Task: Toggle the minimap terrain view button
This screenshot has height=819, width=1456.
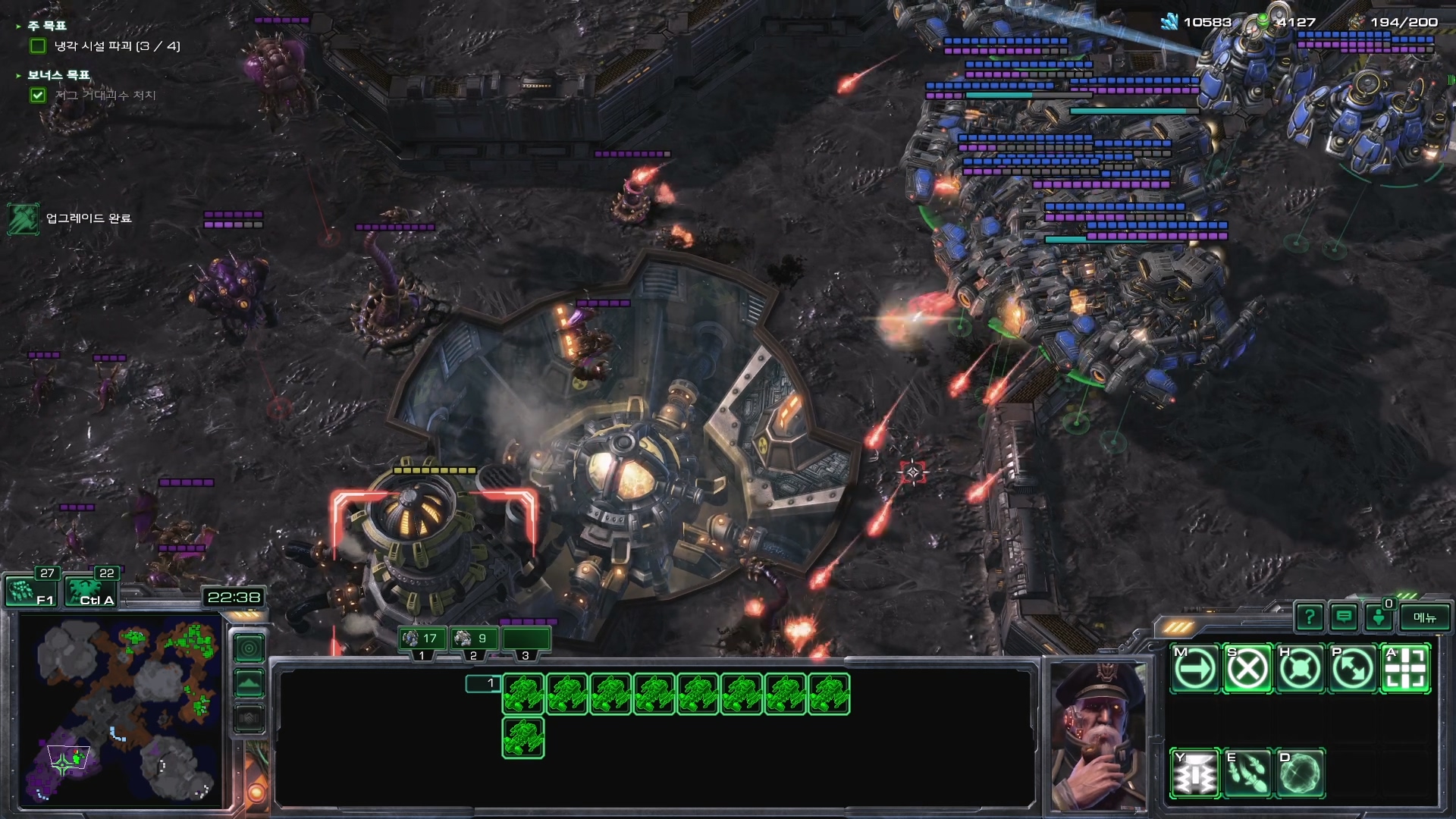Action: [x=249, y=683]
